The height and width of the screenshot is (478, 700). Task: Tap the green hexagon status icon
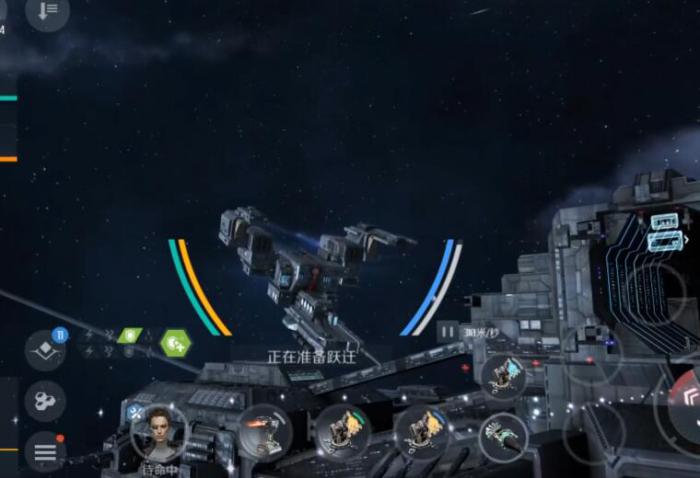tap(175, 344)
